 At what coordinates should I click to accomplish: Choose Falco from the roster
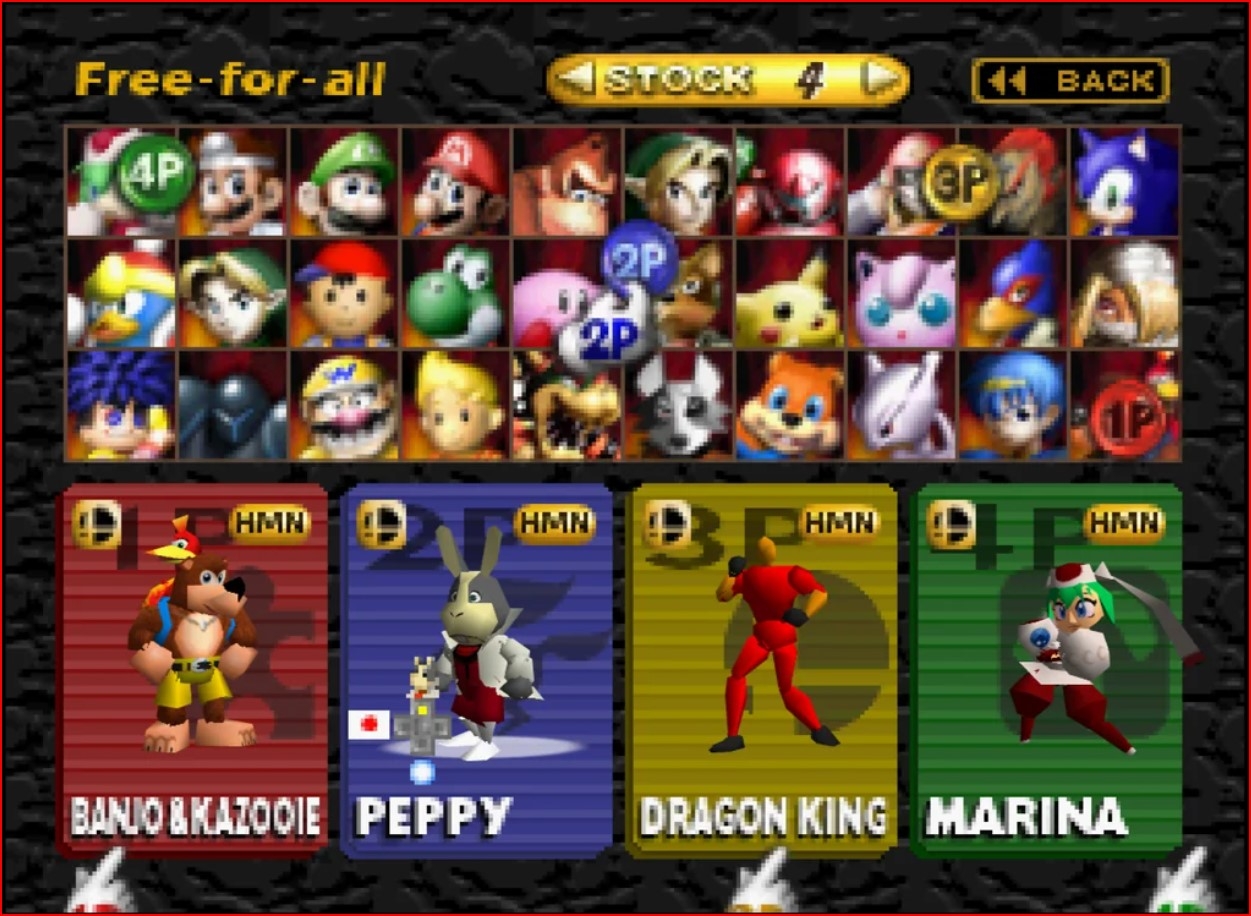click(x=1013, y=294)
